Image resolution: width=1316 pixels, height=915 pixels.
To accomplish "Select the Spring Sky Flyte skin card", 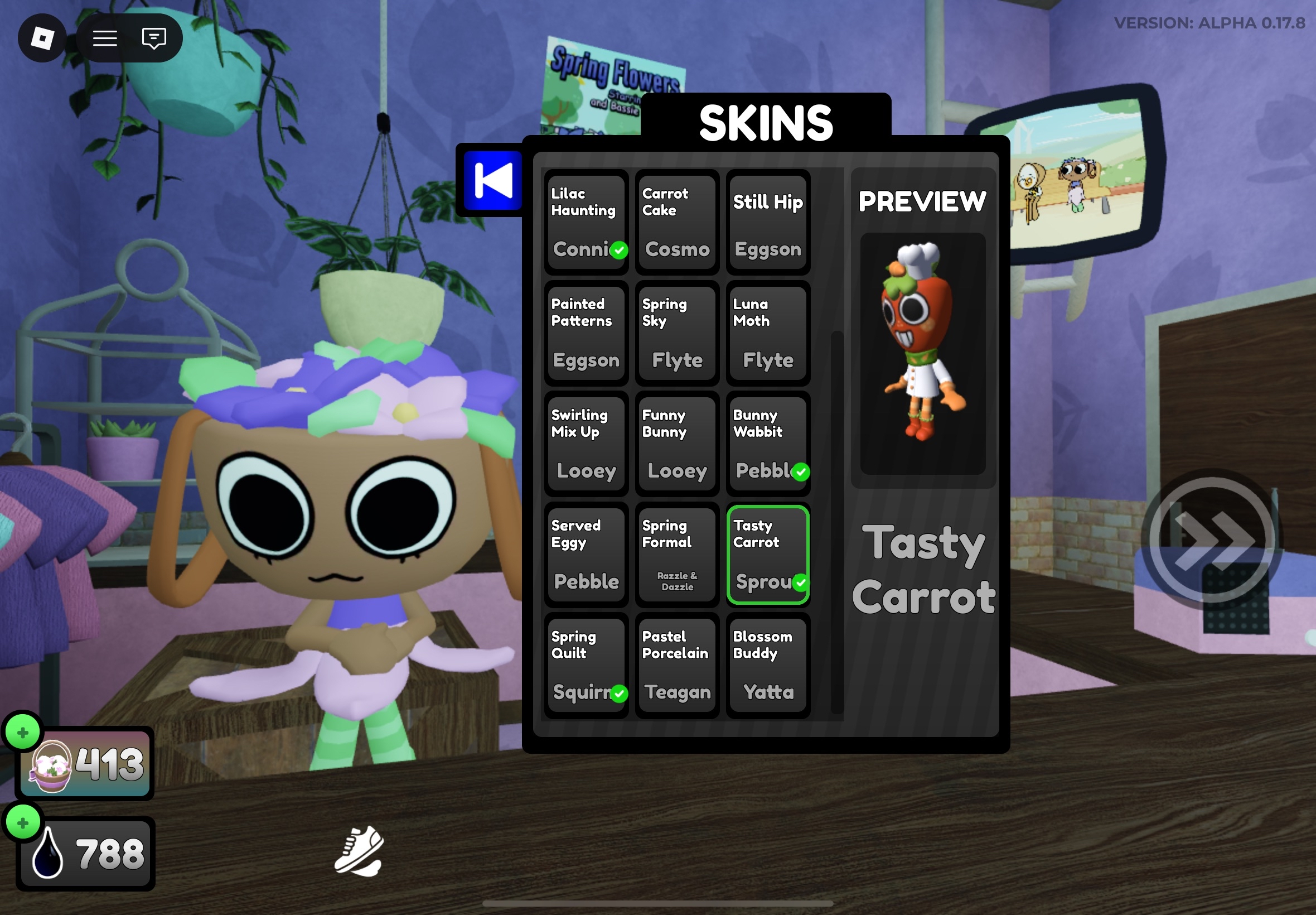I will point(676,334).
